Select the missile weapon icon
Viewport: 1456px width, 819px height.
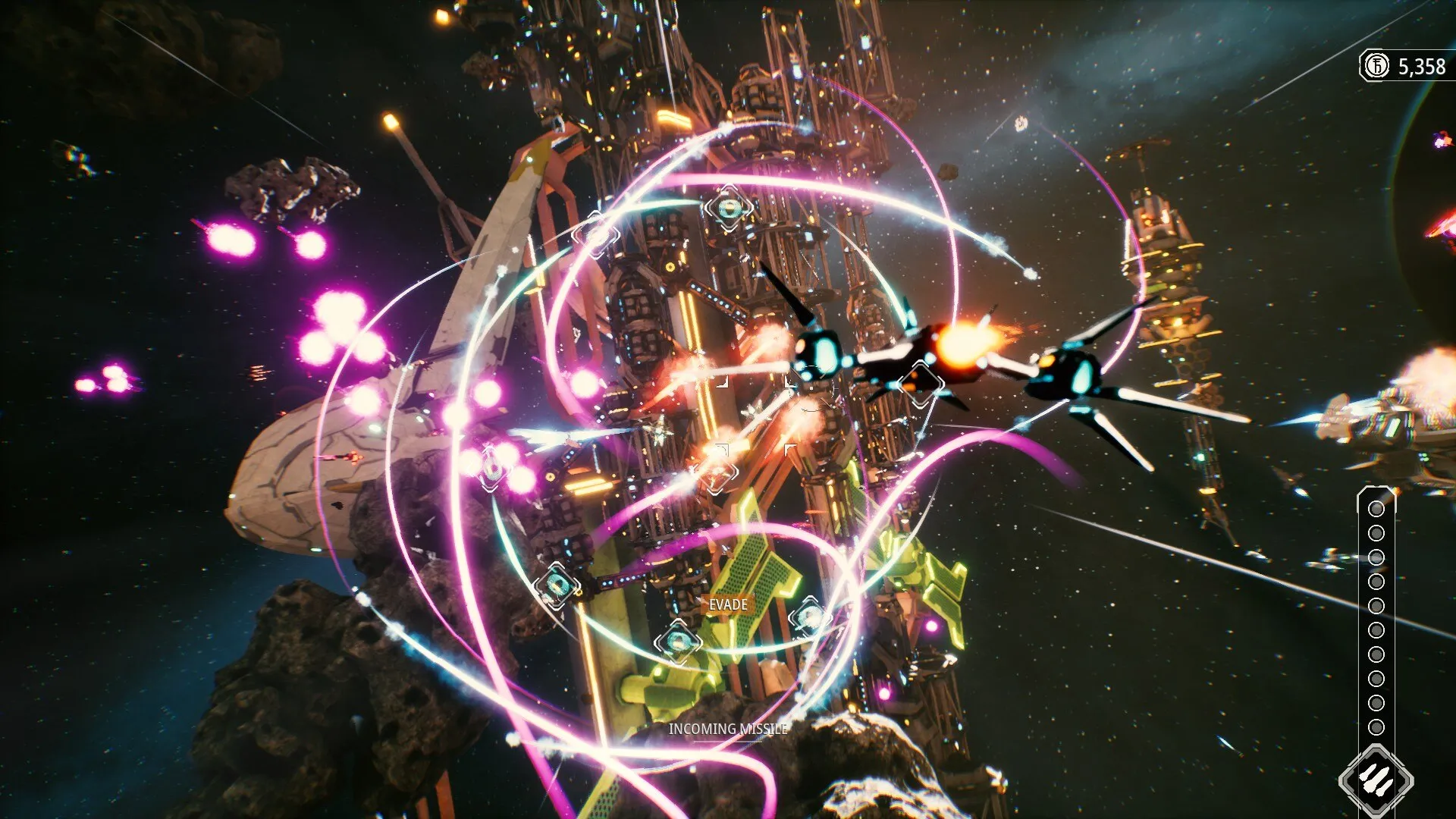point(1376,780)
